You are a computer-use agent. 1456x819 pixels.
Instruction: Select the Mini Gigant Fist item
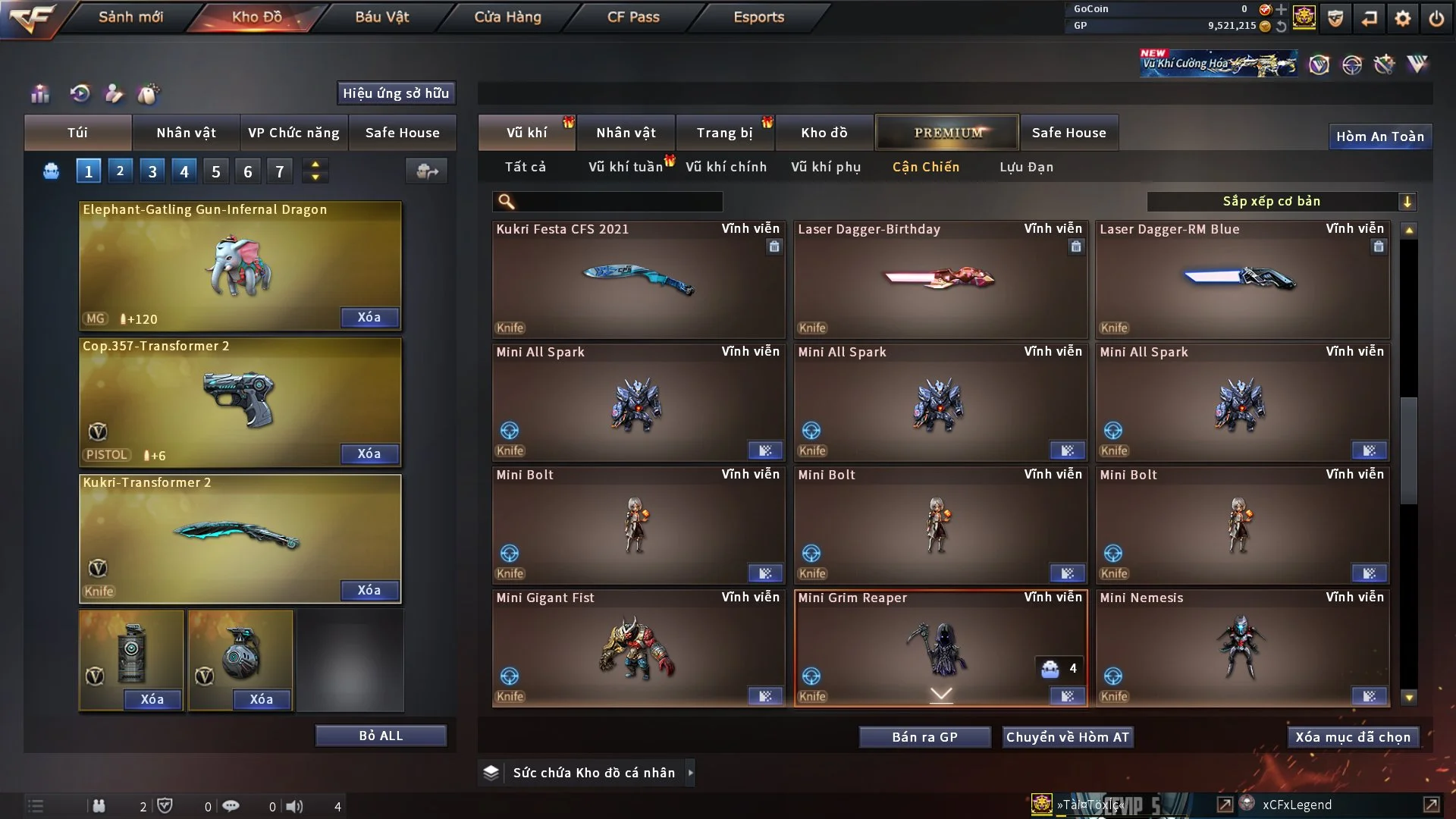639,648
